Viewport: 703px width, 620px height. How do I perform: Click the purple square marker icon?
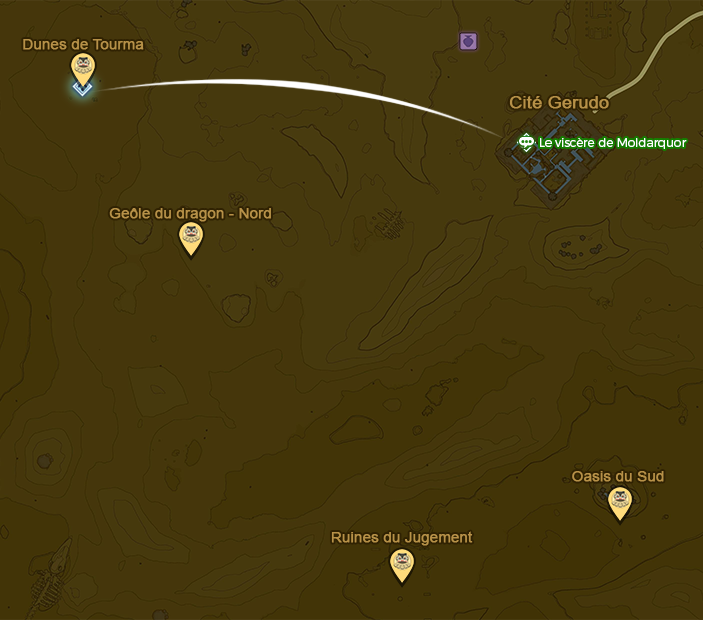[468, 41]
